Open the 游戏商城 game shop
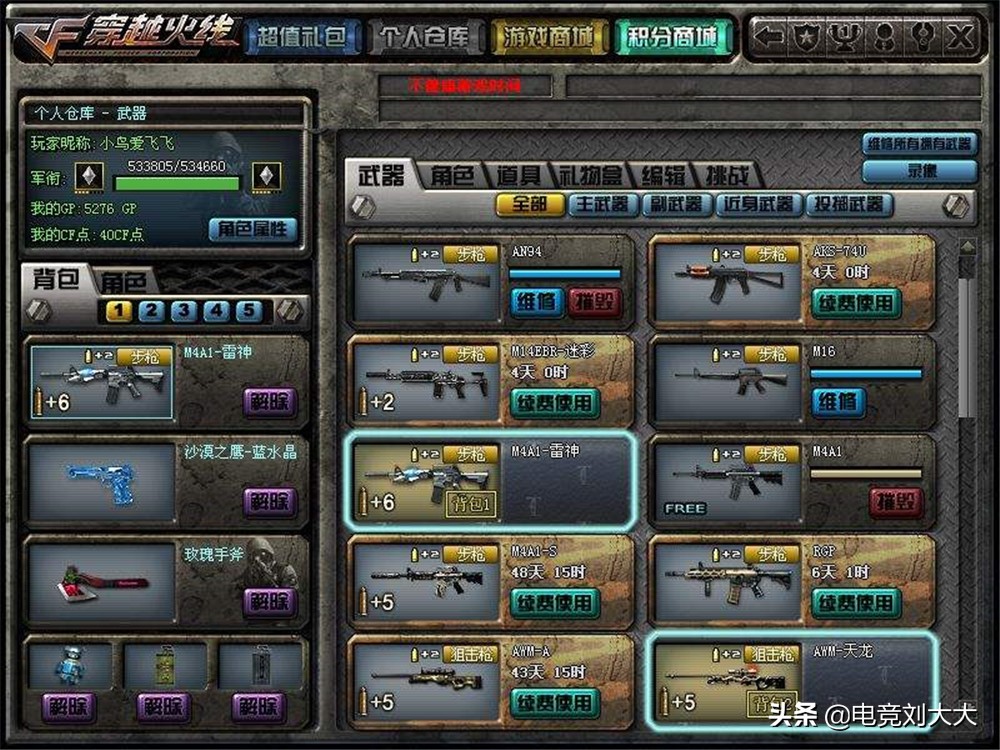Image resolution: width=1000 pixels, height=750 pixels. click(549, 38)
